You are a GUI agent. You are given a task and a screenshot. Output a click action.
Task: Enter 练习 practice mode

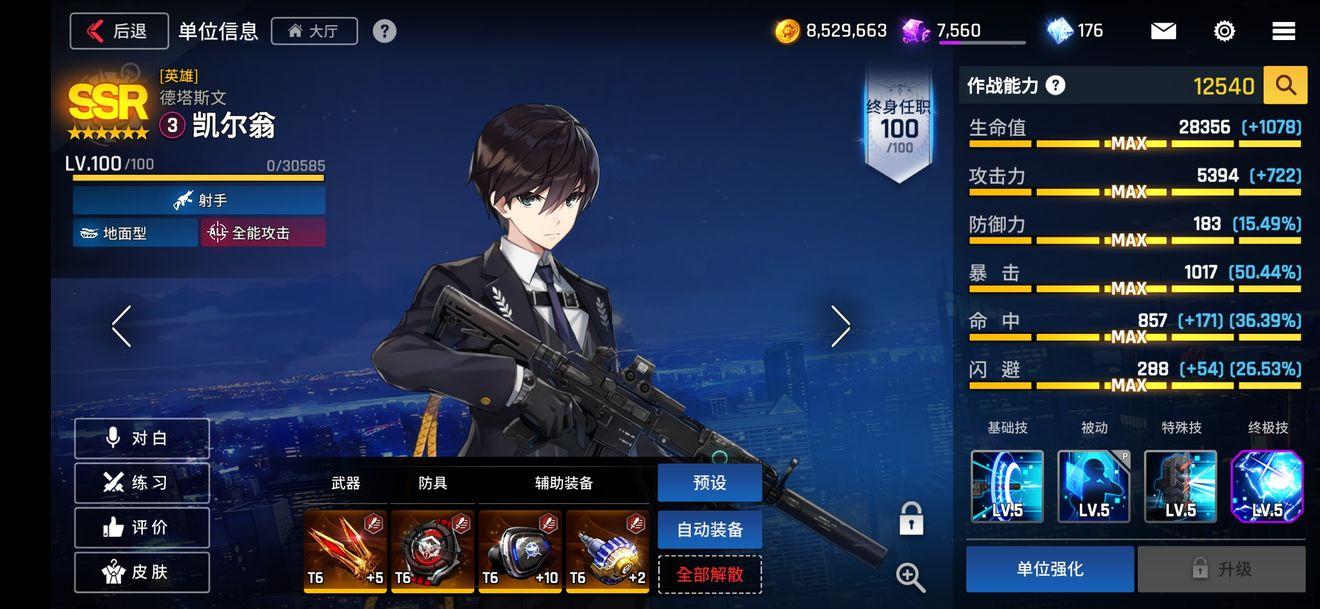pyautogui.click(x=142, y=483)
